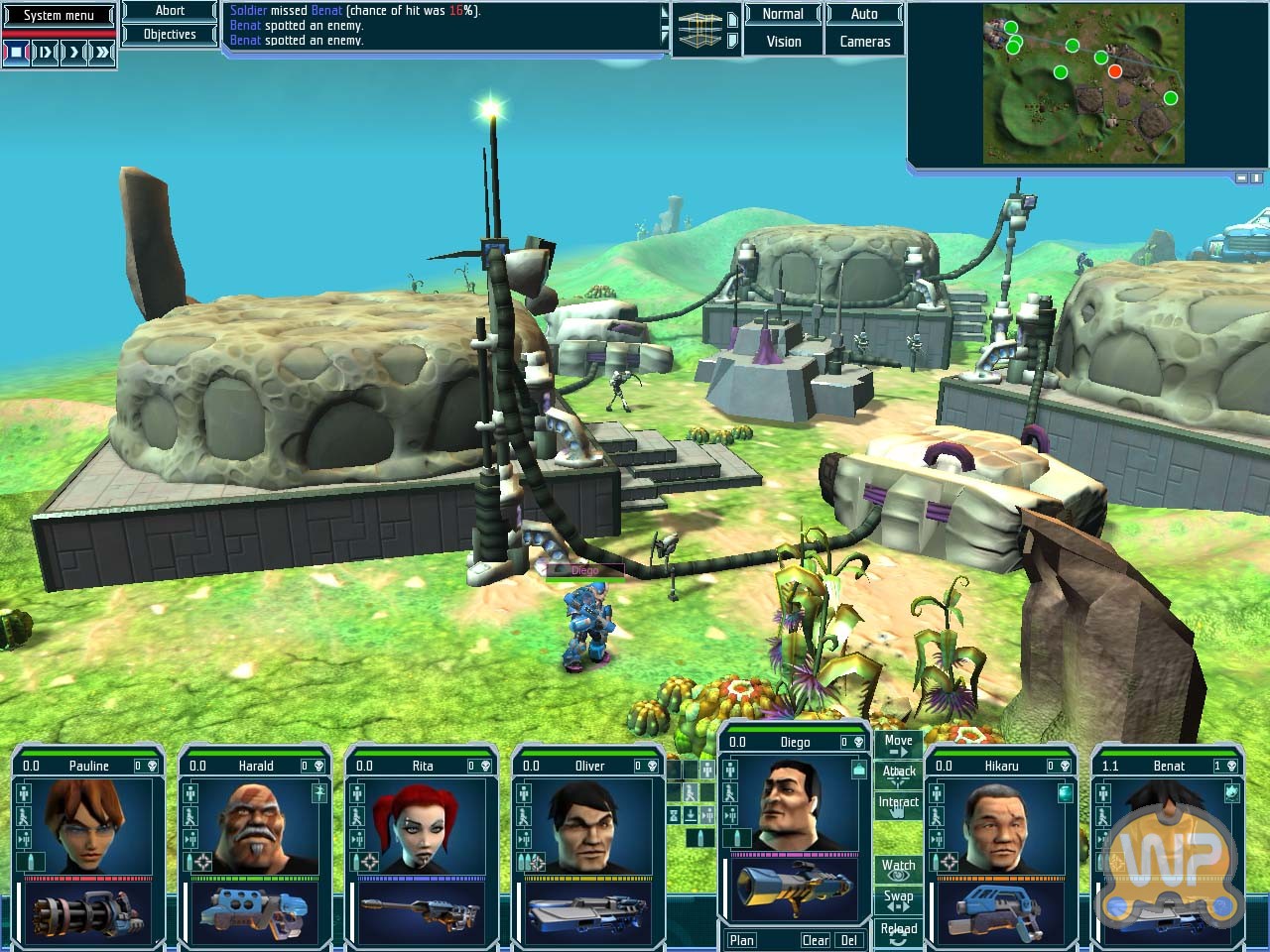Switch to Normal vision mode

[783, 14]
